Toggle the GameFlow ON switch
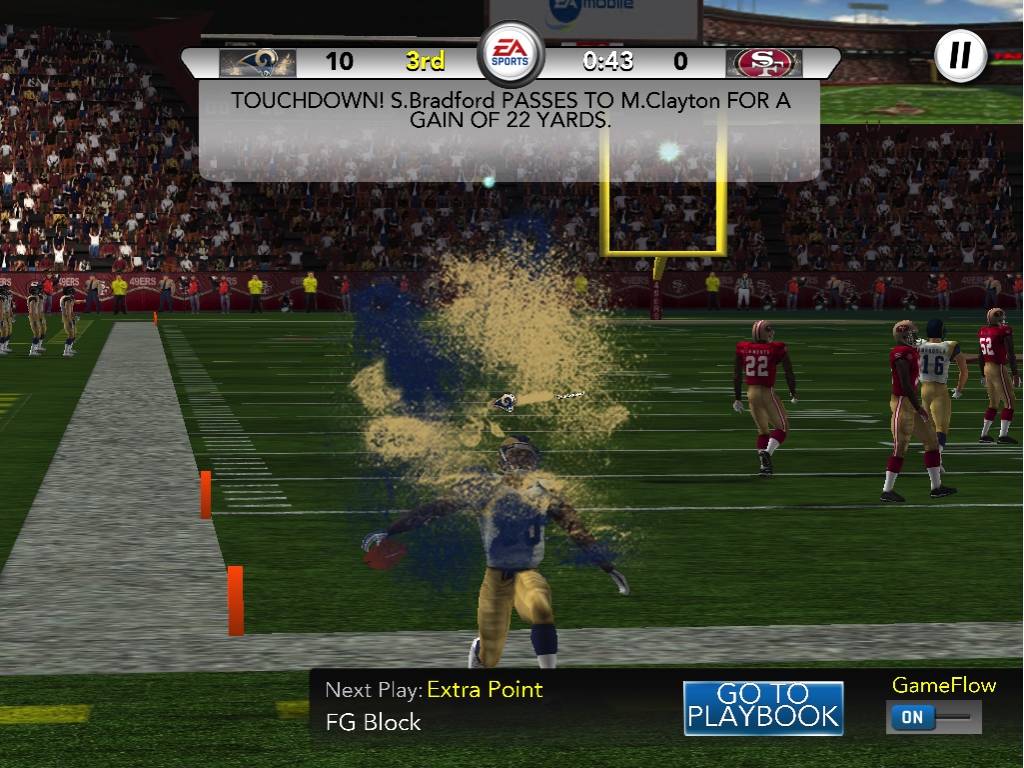Image resolution: width=1024 pixels, height=768 pixels. (932, 717)
